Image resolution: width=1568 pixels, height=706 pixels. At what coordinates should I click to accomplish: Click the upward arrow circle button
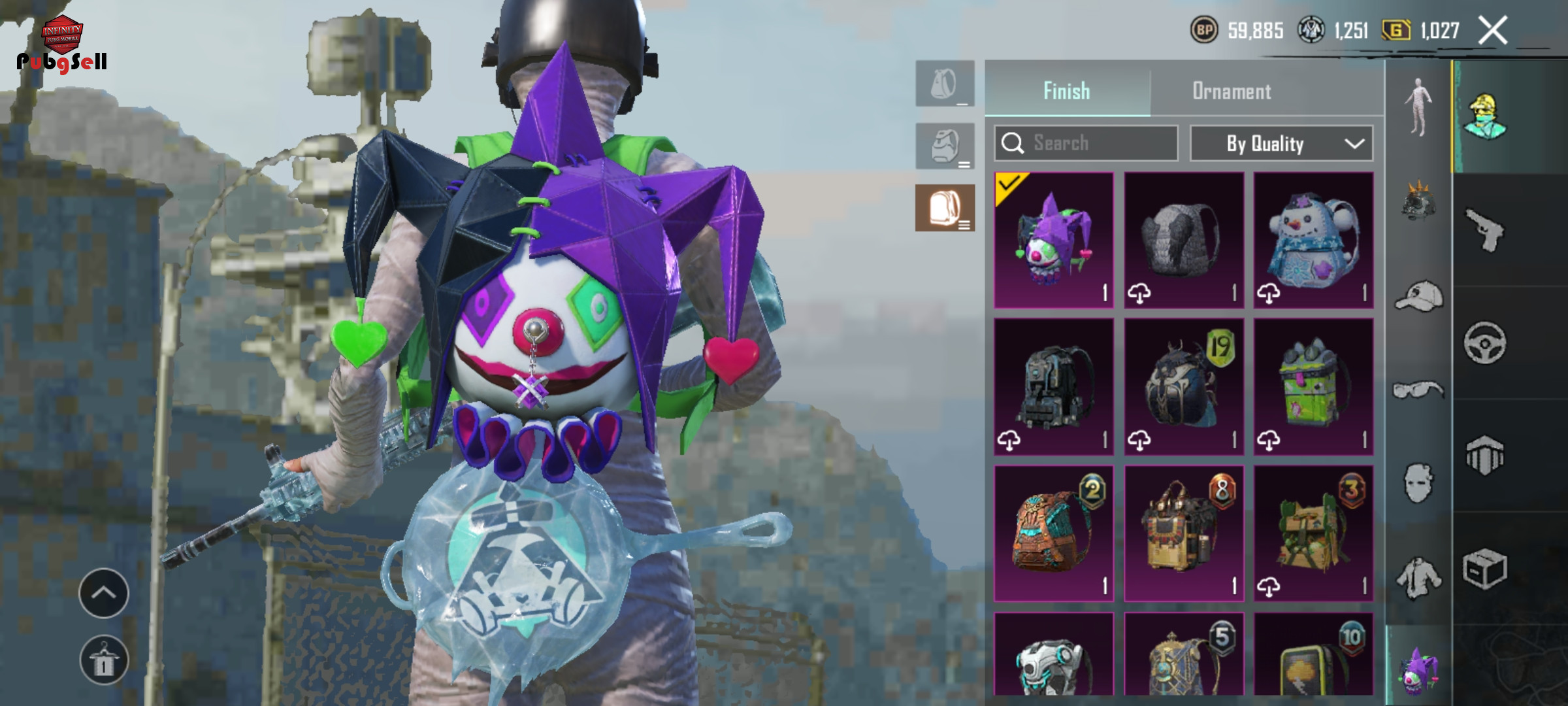tap(104, 593)
